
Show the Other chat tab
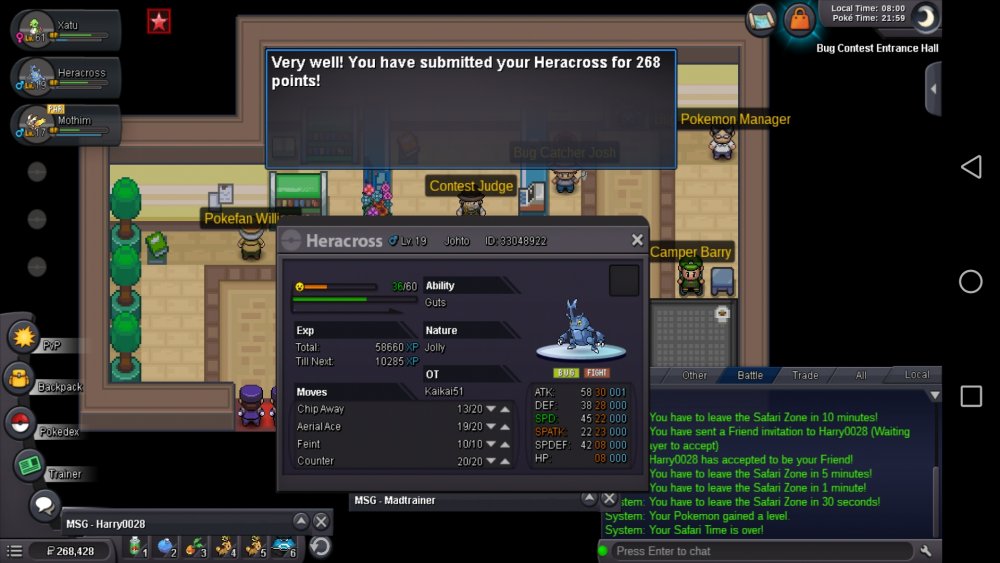[694, 375]
